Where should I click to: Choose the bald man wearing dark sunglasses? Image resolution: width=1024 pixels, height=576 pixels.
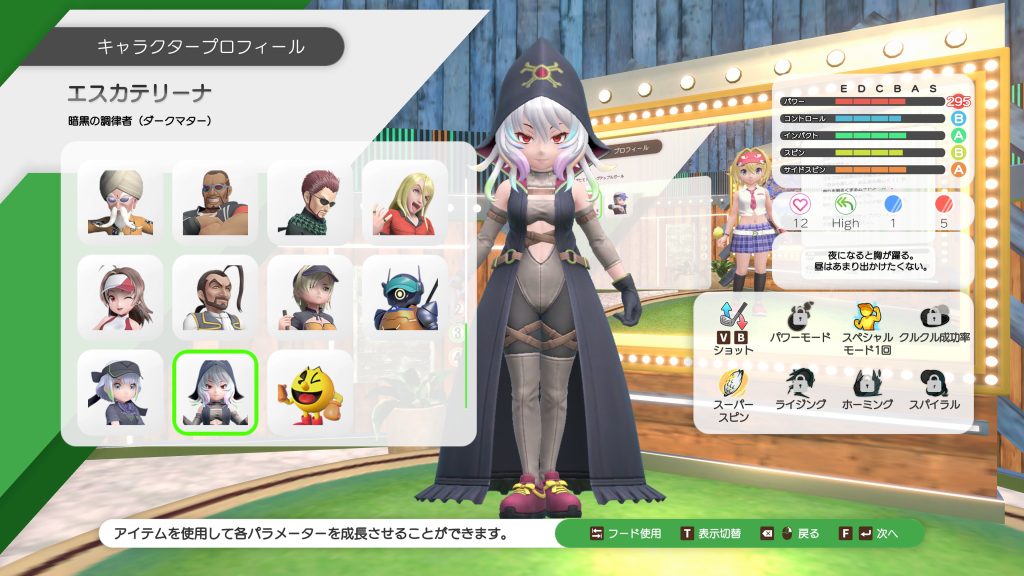(x=215, y=203)
